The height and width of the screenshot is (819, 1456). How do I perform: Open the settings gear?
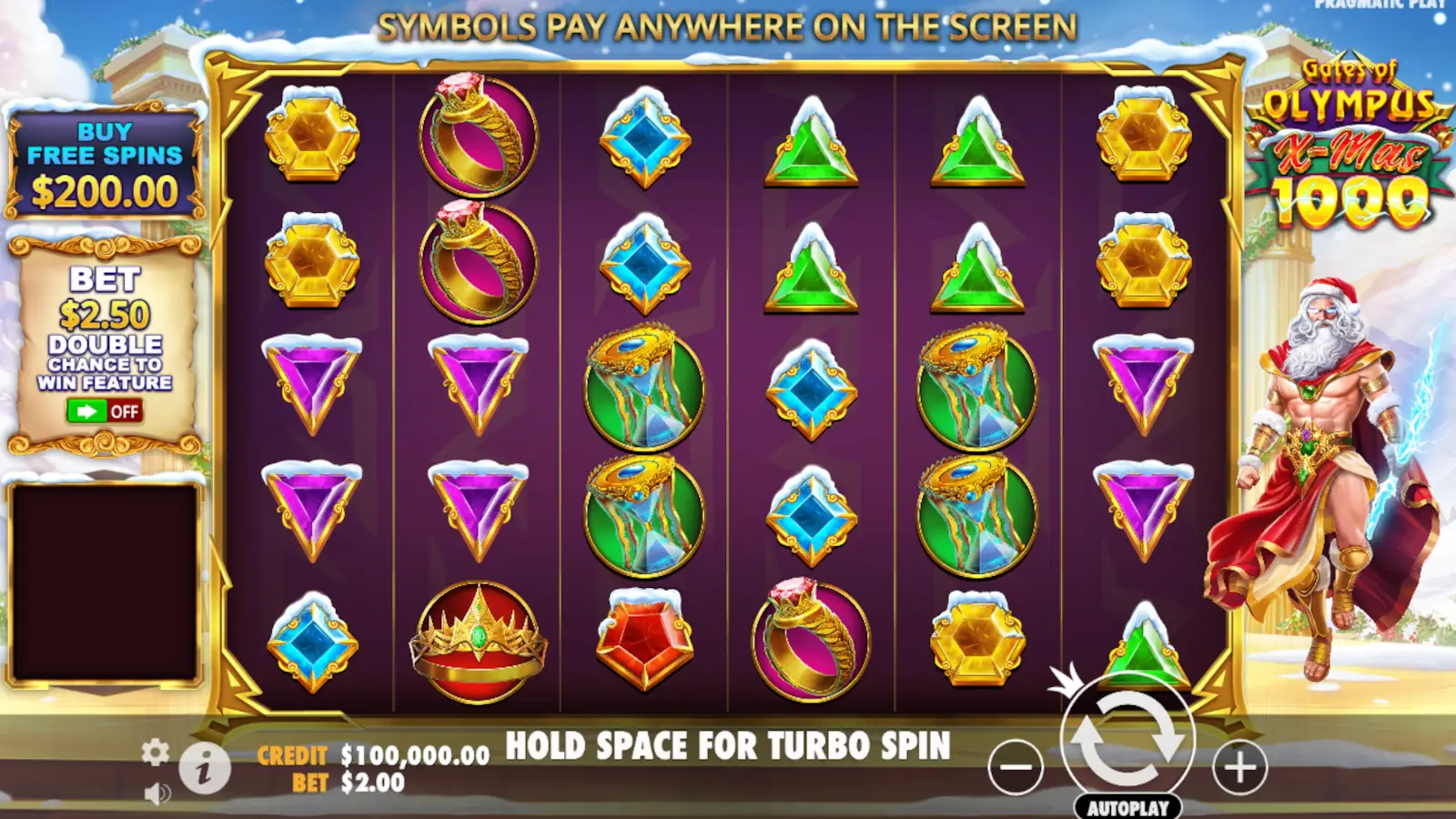click(155, 753)
